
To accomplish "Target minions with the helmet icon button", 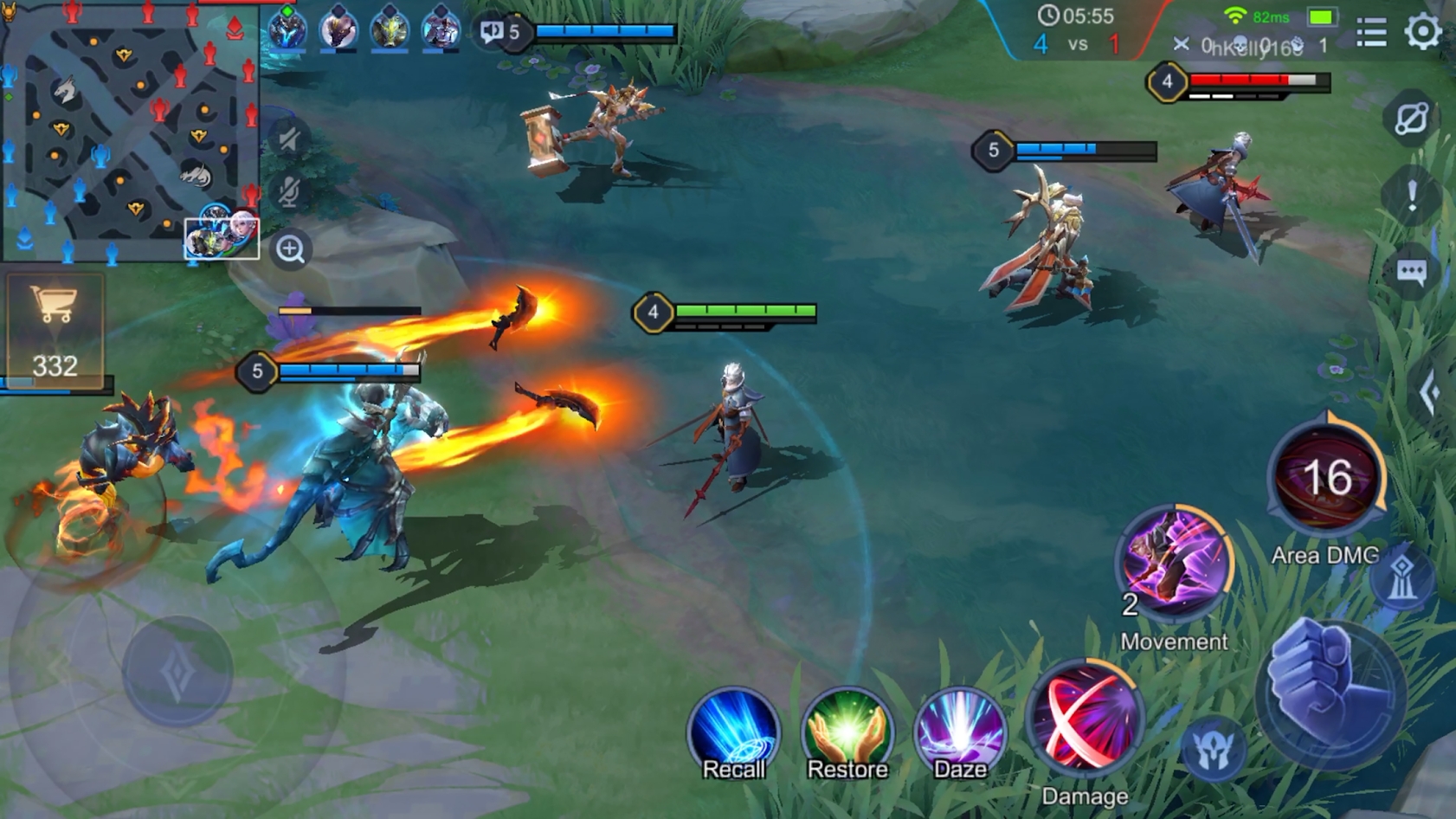I will click(1214, 750).
